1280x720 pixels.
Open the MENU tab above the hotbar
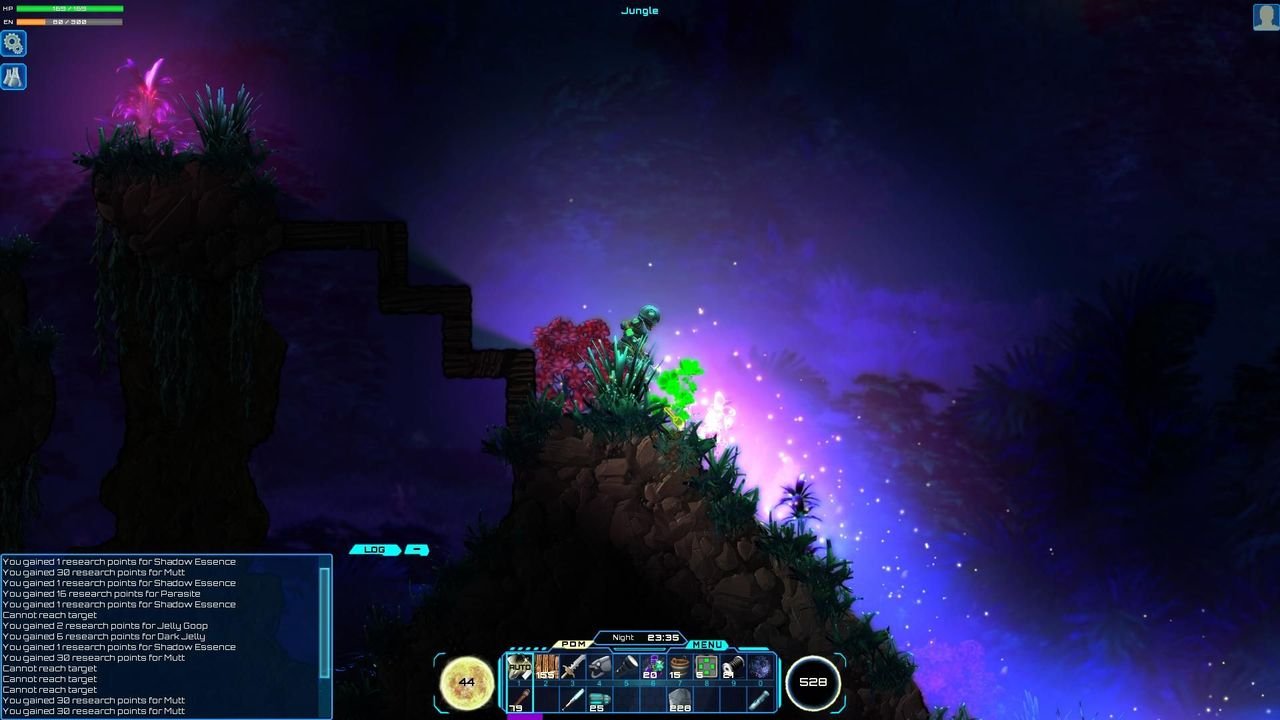[x=707, y=645]
